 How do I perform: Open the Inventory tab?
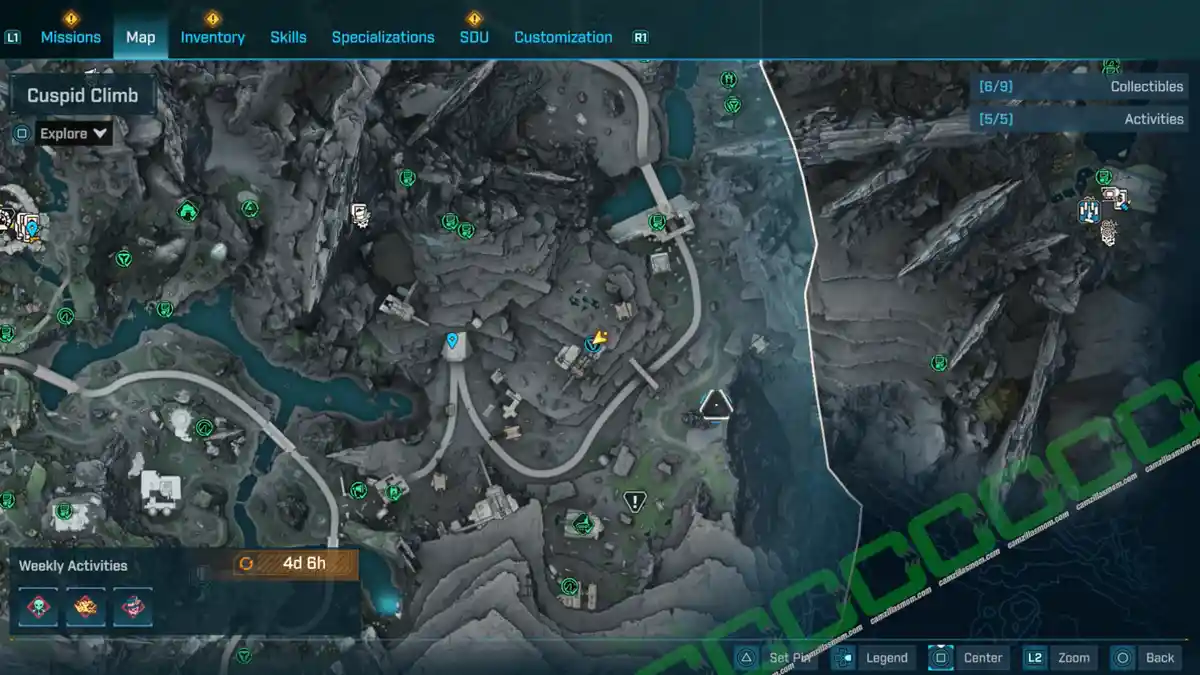click(x=212, y=37)
